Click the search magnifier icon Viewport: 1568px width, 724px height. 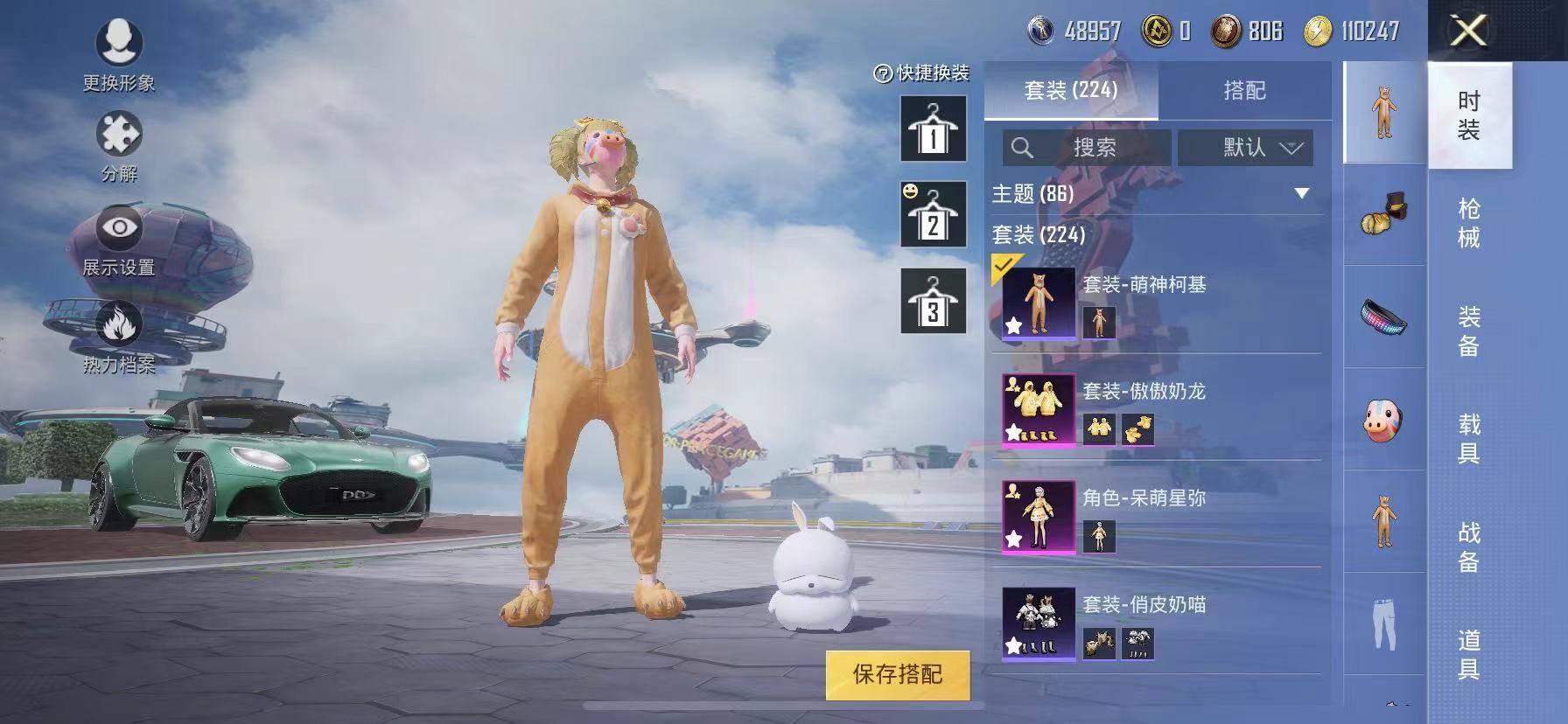1022,148
